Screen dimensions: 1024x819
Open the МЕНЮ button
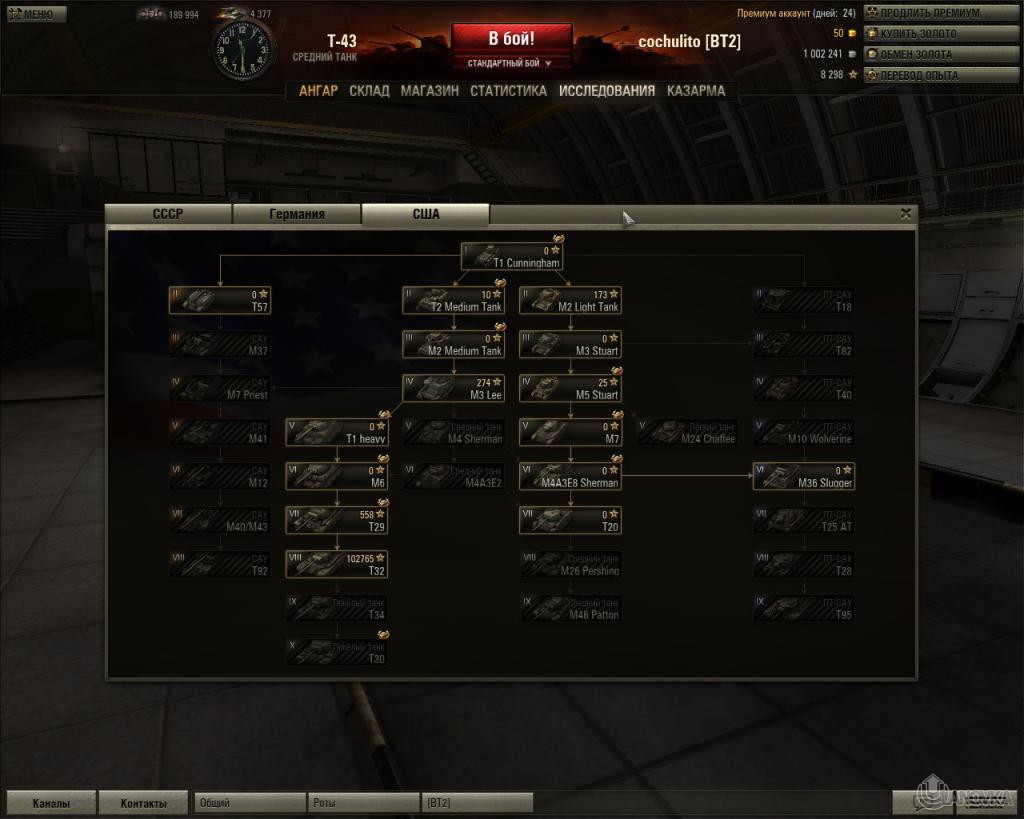(36, 14)
